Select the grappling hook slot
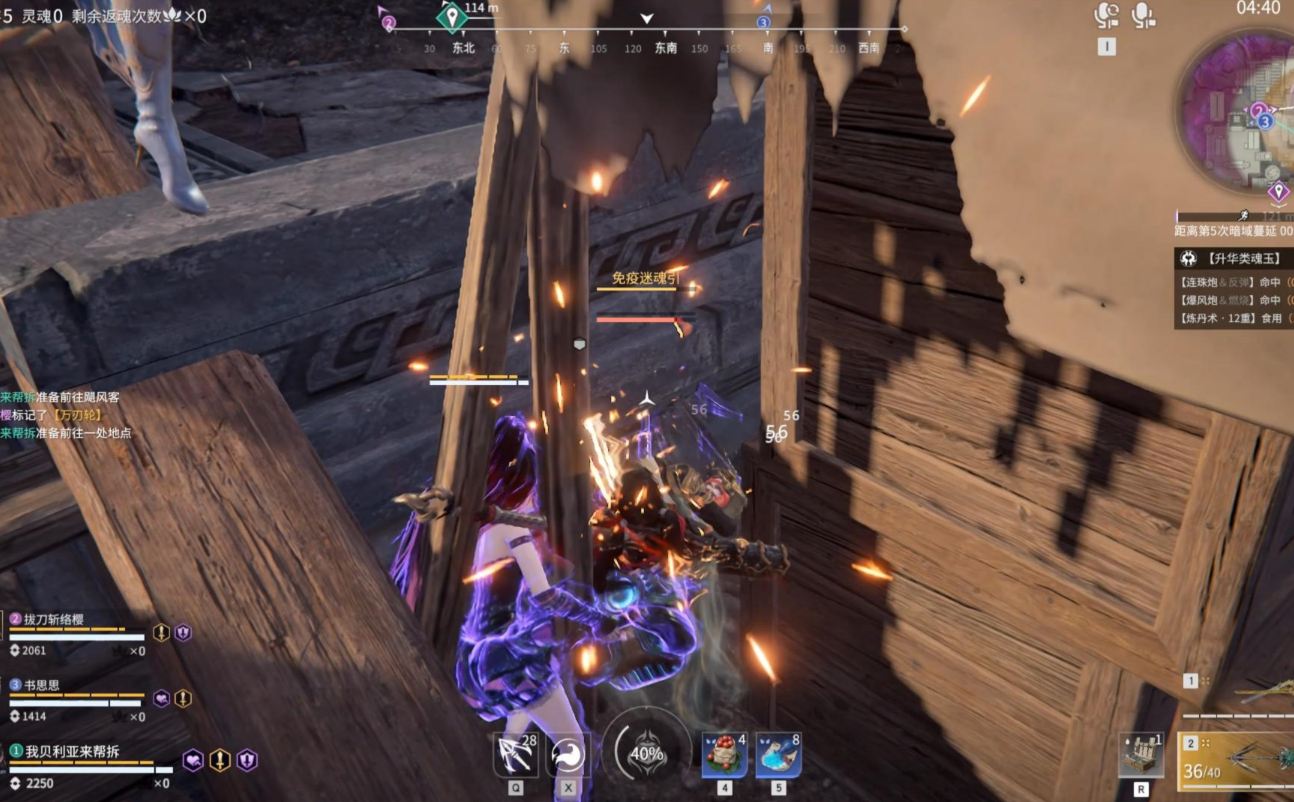The image size is (1294, 802). [x=516, y=754]
